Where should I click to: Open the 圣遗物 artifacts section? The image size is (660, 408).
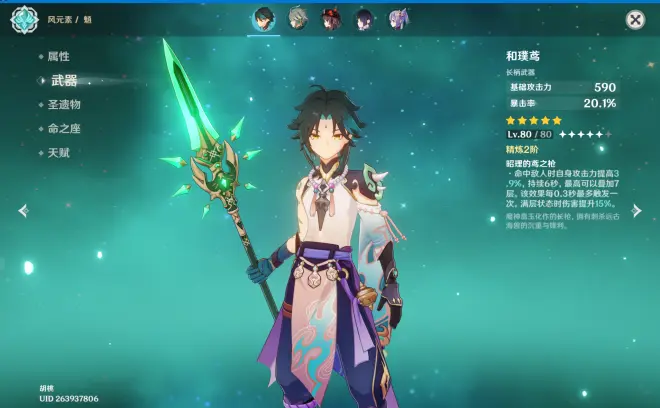(x=64, y=104)
